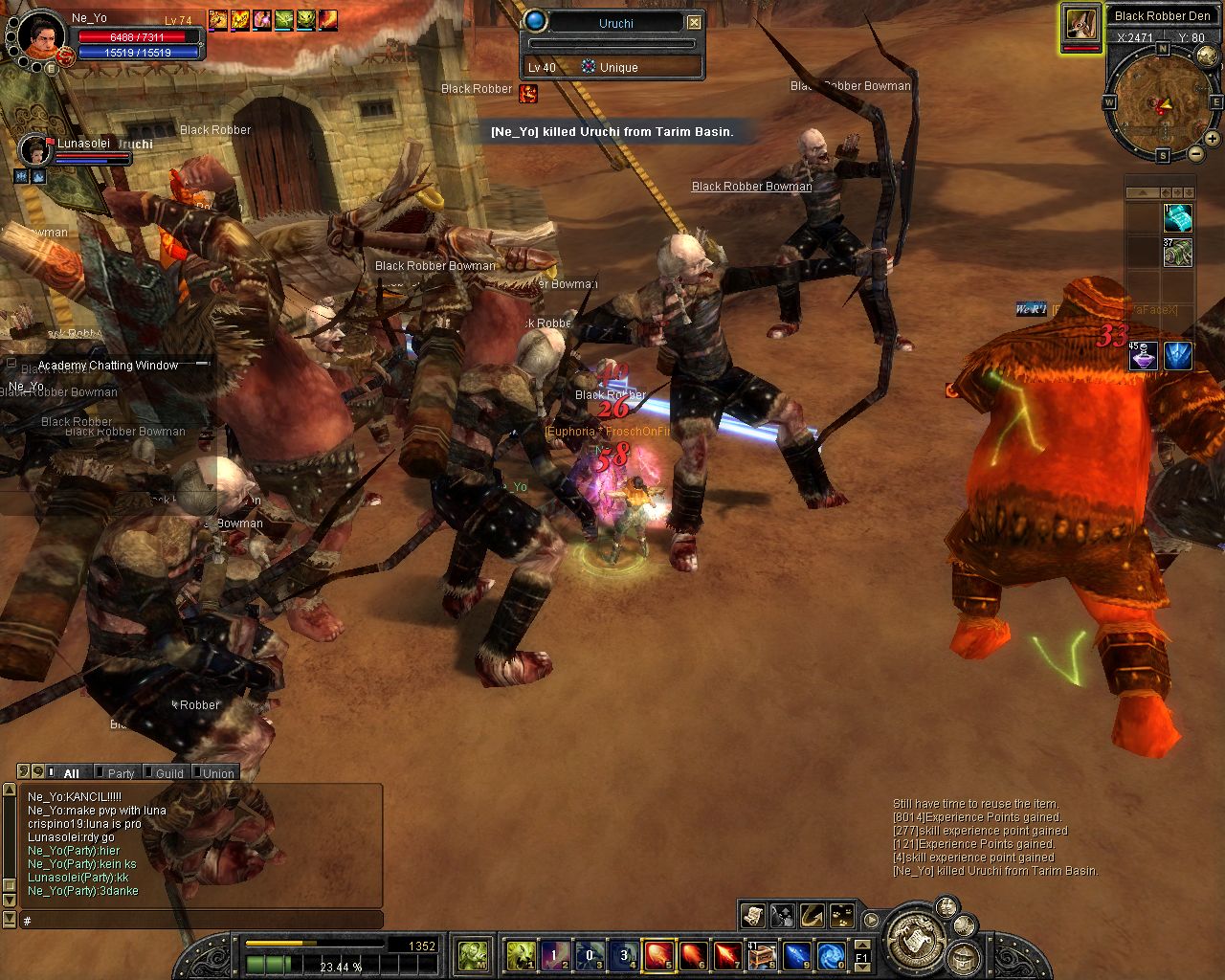This screenshot has height=980, width=1225.
Task: Activate the highlighted fire skill in slot 5
Action: tap(657, 954)
